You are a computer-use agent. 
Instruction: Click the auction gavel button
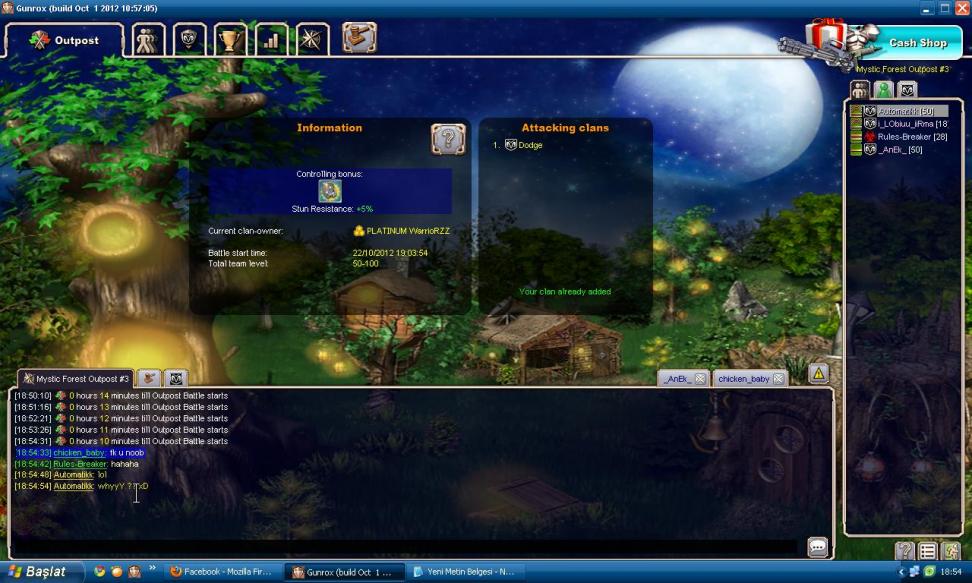(x=359, y=39)
